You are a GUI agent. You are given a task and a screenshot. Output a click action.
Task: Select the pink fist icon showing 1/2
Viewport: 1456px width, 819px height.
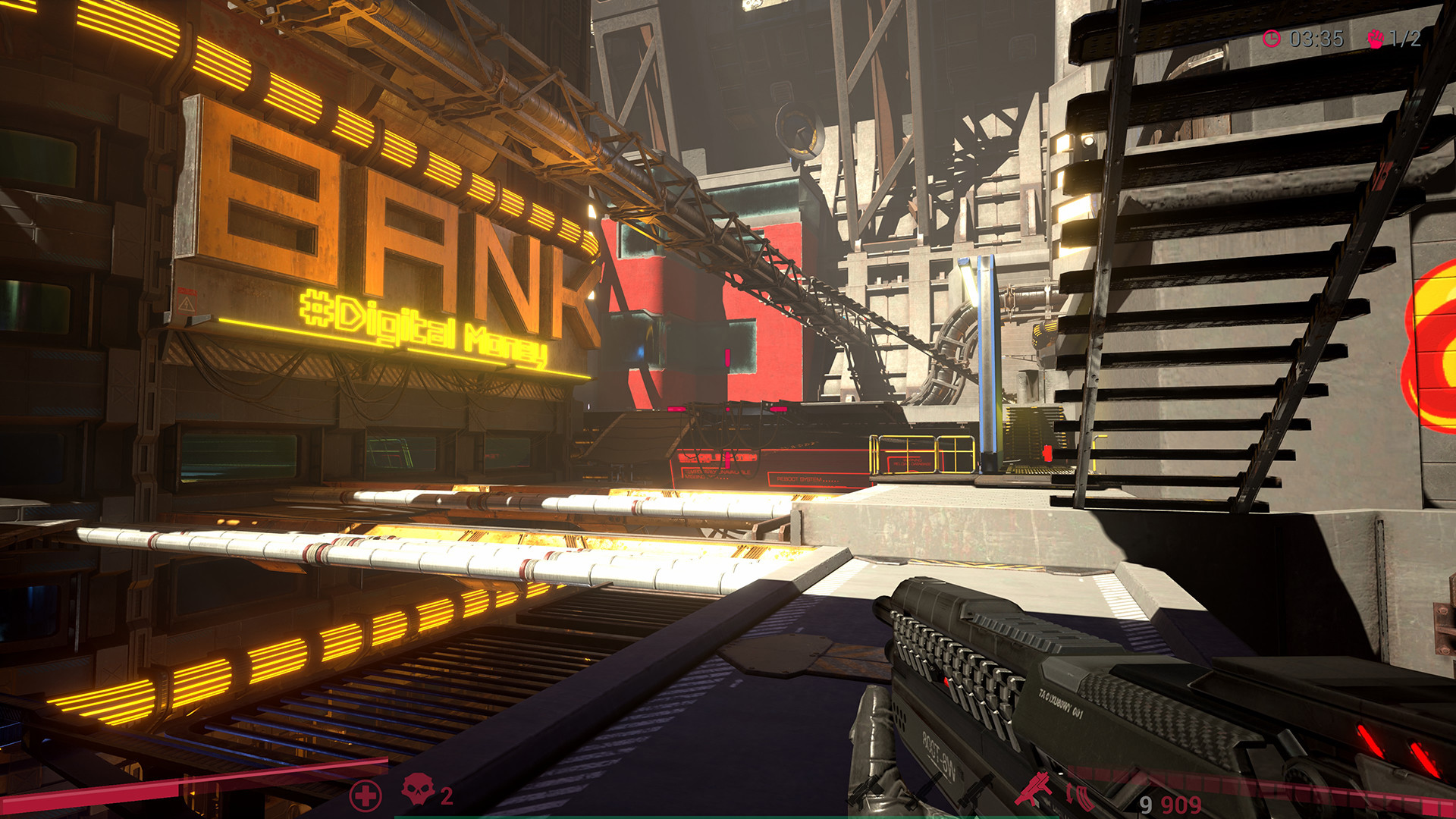point(1376,38)
